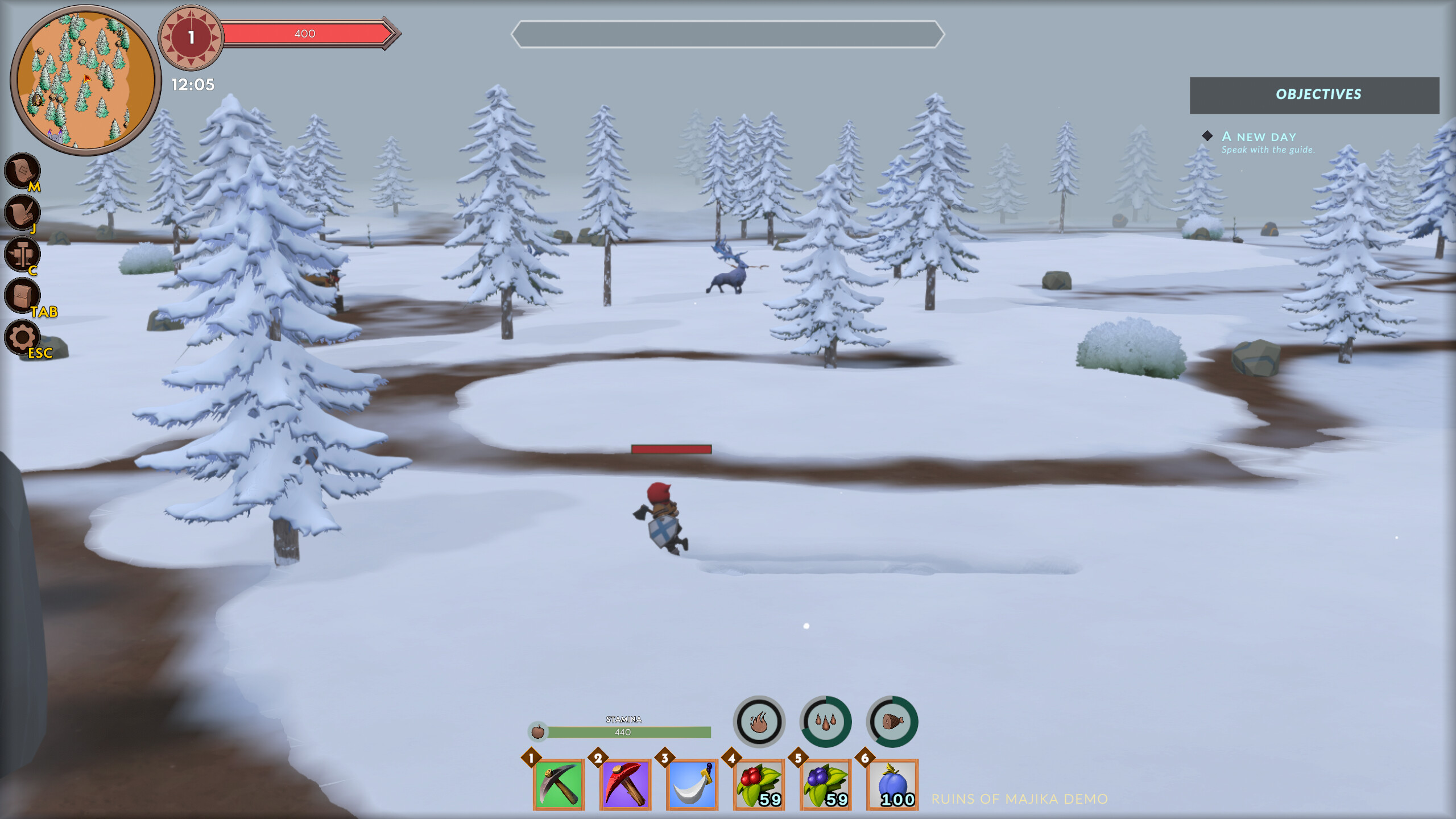Click the red health bar showing 400
The image size is (1456, 819).
point(307,33)
